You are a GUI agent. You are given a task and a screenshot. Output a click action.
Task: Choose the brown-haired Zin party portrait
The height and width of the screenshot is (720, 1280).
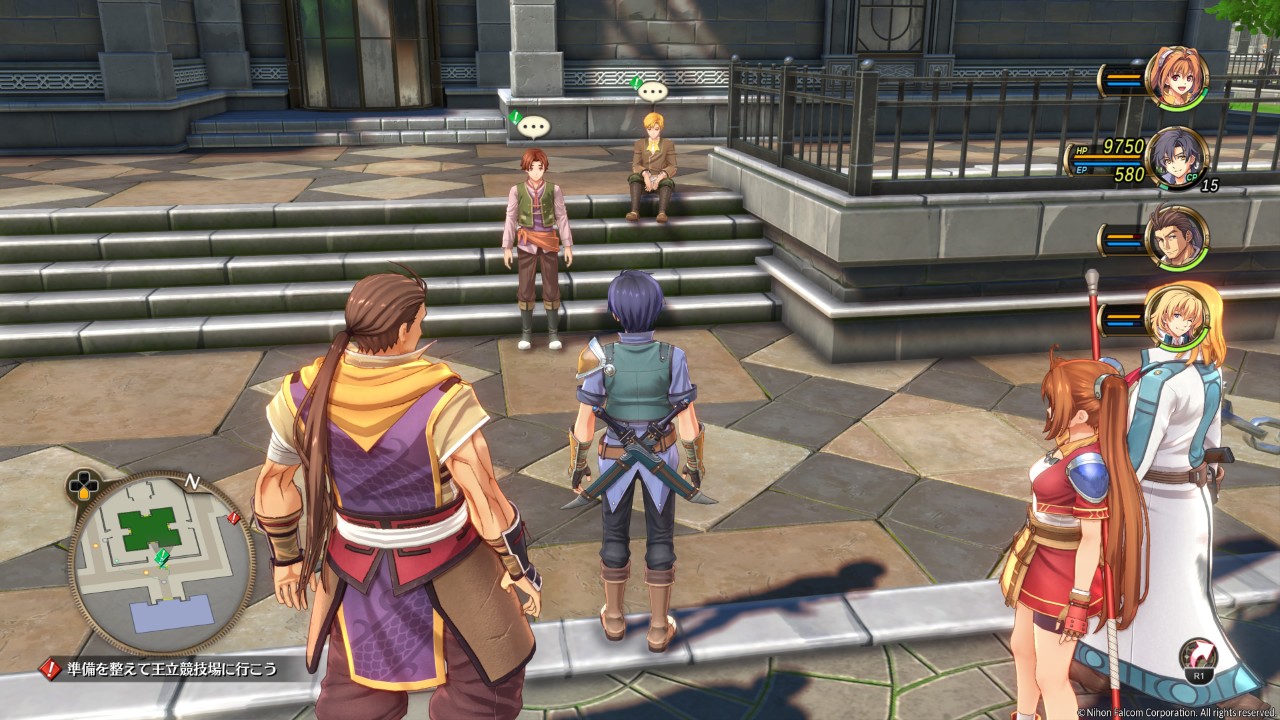tap(1176, 237)
